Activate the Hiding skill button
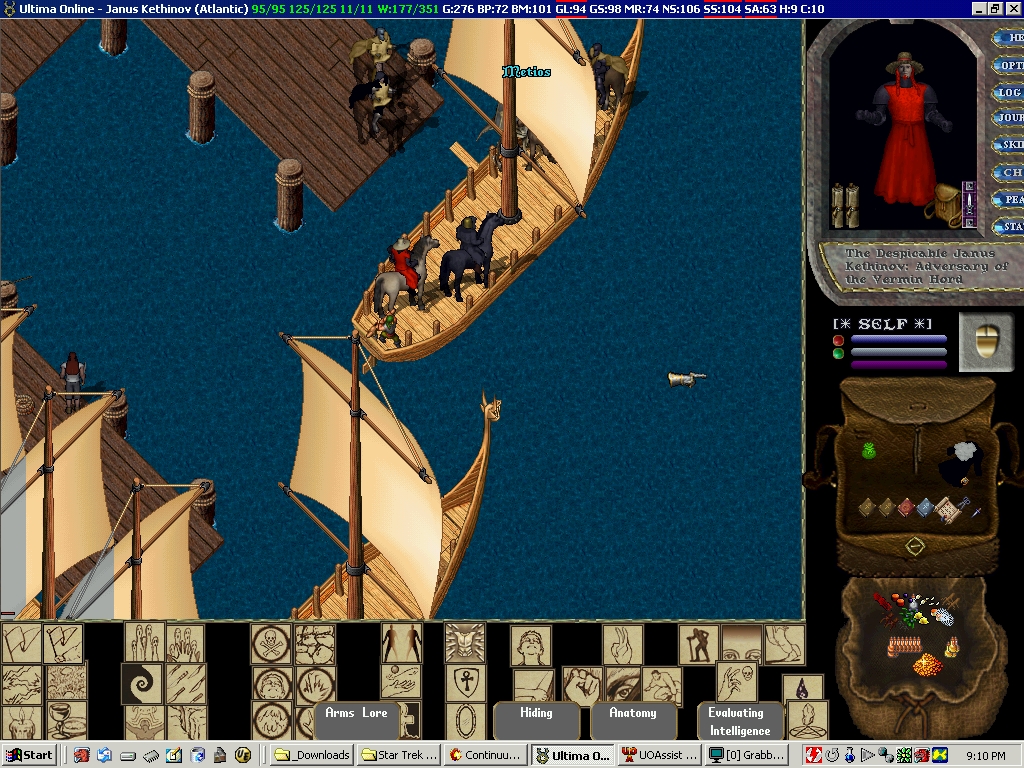Viewport: 1024px width, 768px height. pyautogui.click(x=536, y=714)
